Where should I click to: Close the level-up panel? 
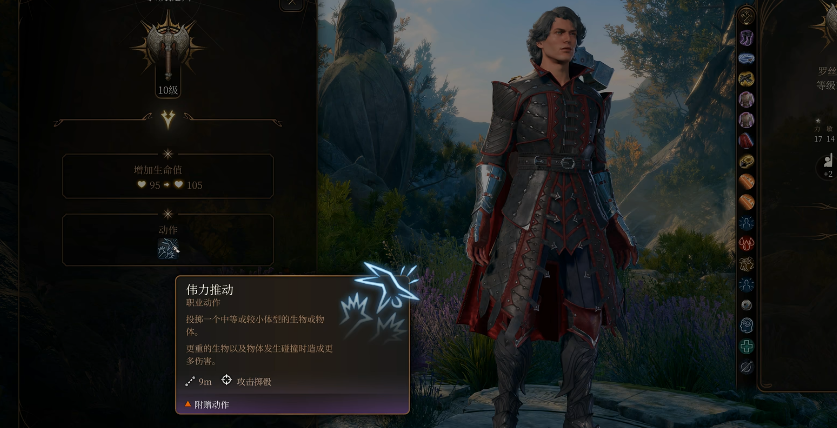click(x=291, y=4)
